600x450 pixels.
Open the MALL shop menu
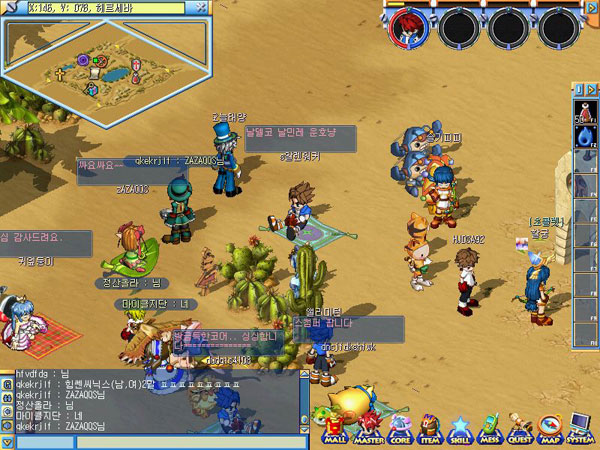click(333, 427)
